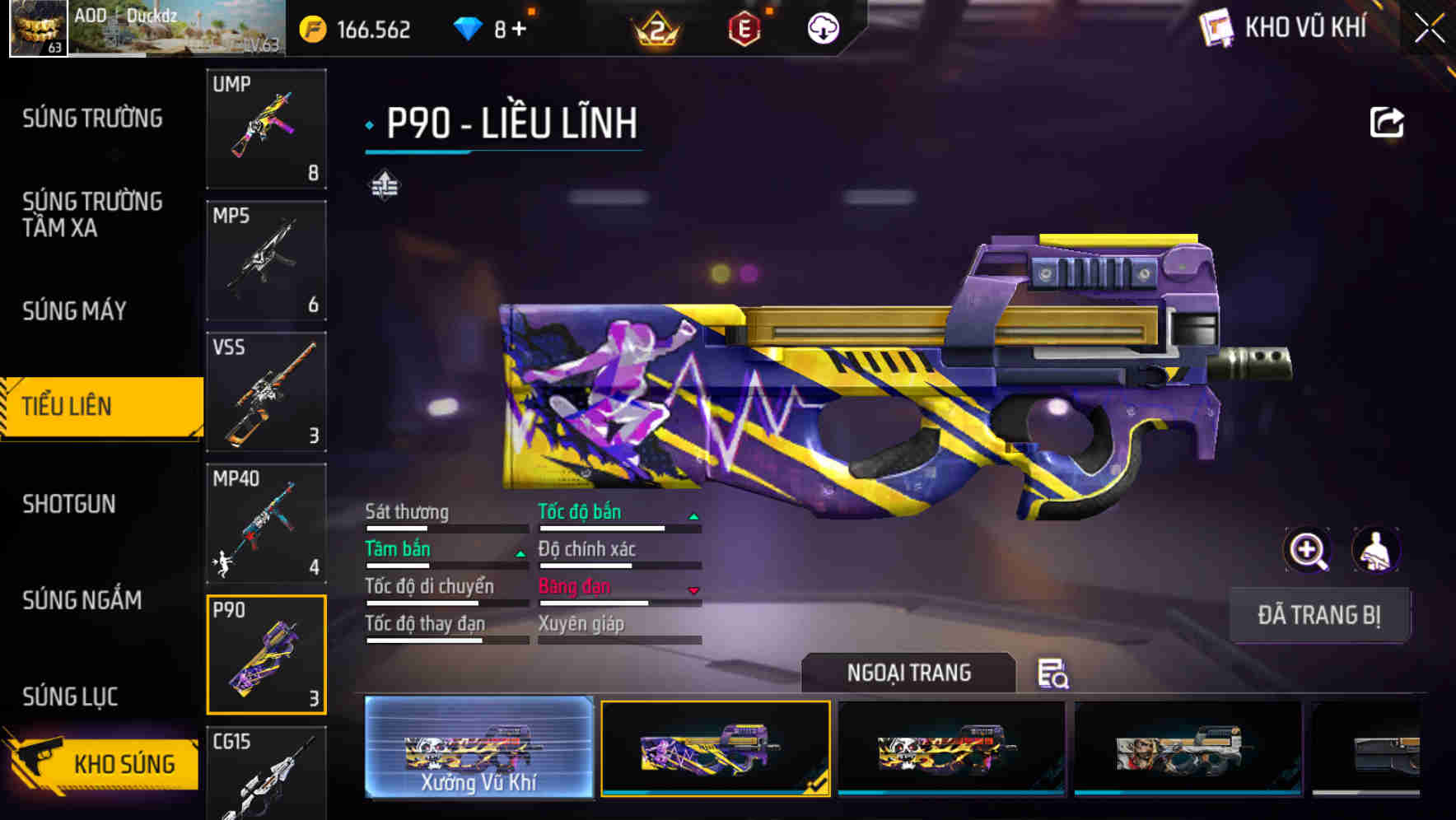This screenshot has height=820, width=1456.
Task: Click the Kho Vũ Khí weapon inventory icon
Action: tap(1216, 27)
